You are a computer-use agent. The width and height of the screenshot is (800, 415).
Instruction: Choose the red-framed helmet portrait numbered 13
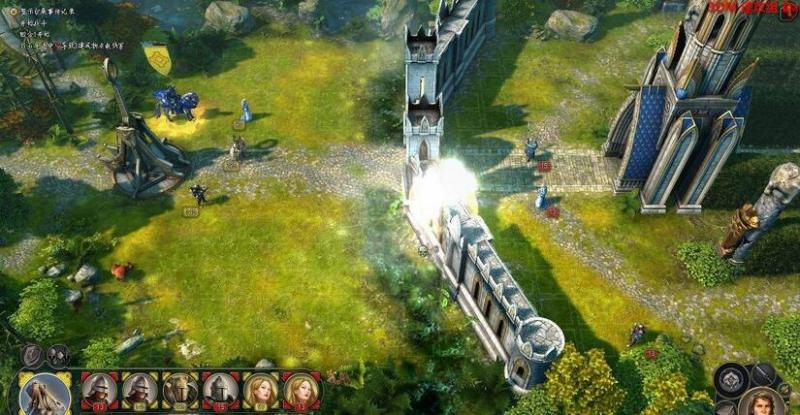[x=100, y=390]
